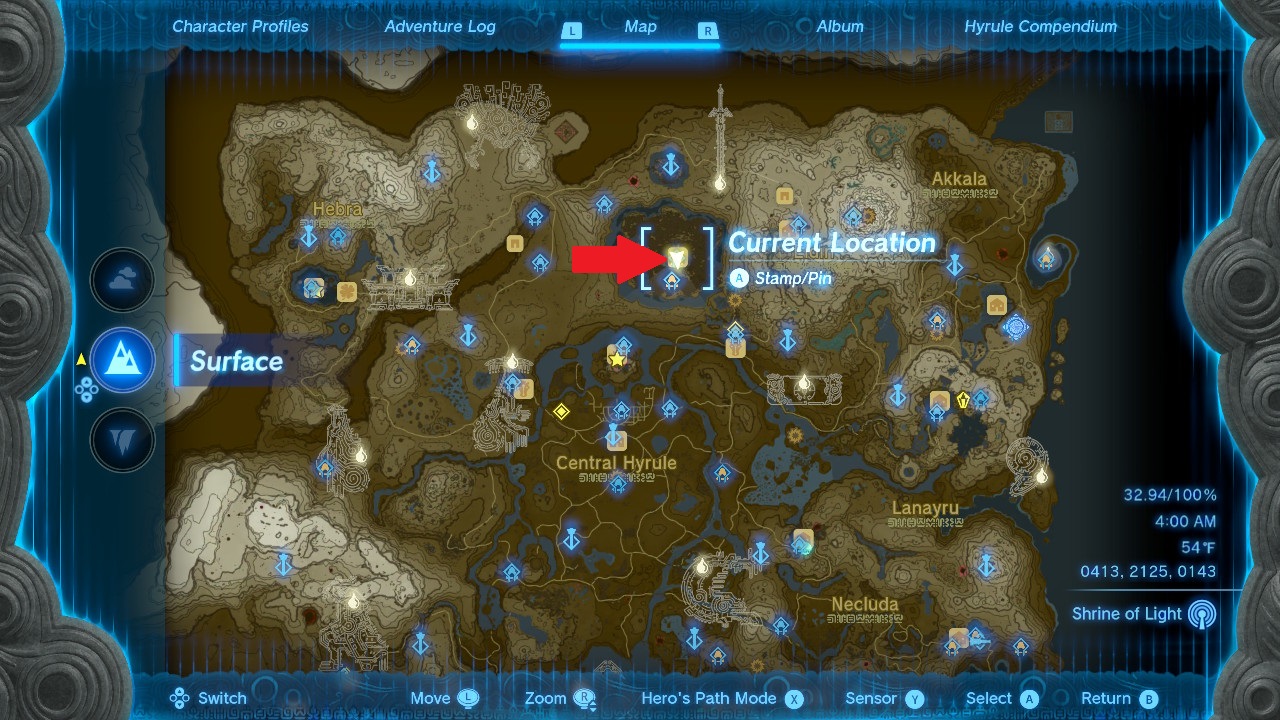Image resolution: width=1280 pixels, height=720 pixels.
Task: Click the Return option on the bottom bar
Action: pos(1106,698)
